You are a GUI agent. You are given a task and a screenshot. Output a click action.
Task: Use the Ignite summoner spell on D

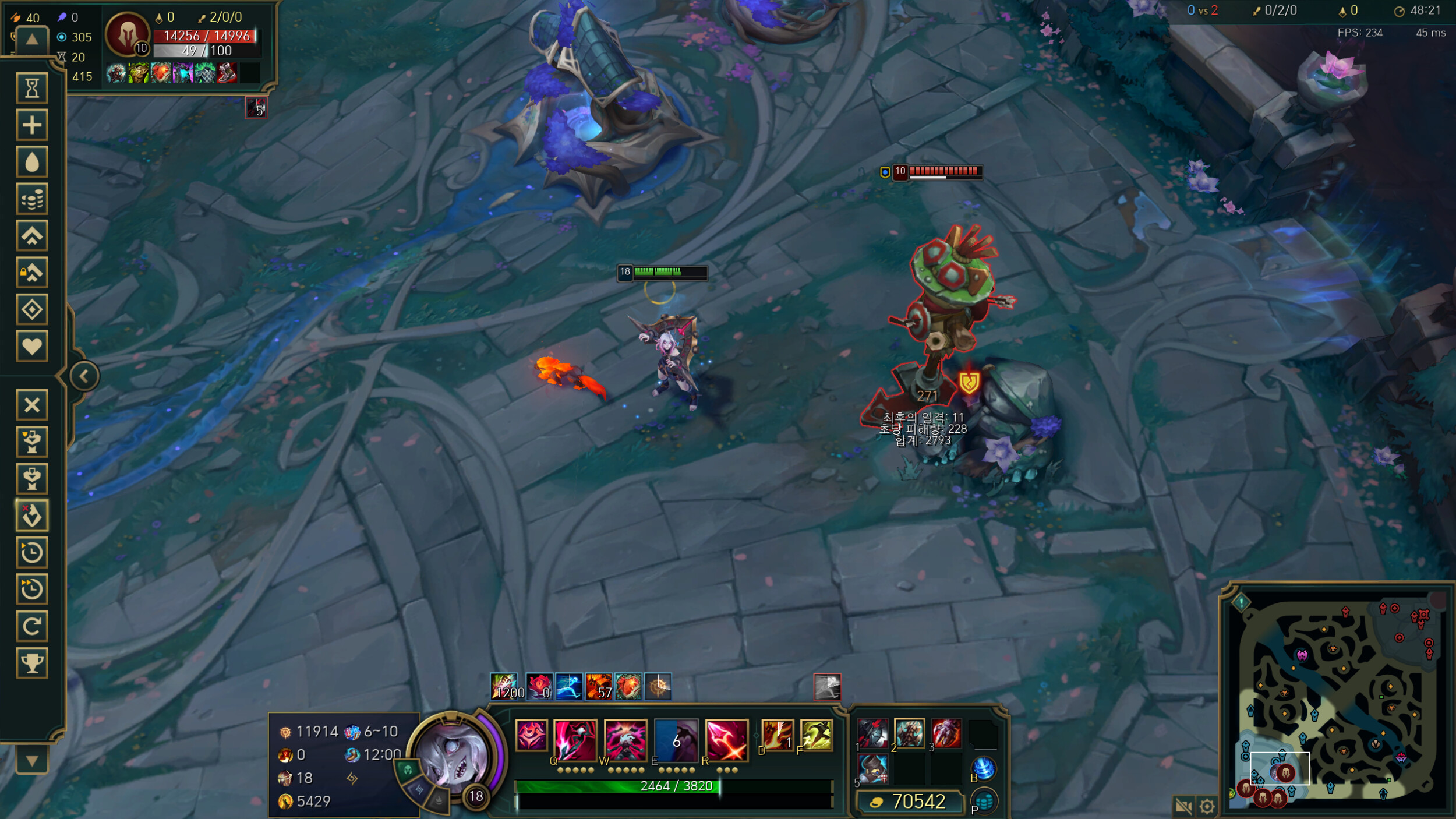[x=778, y=735]
